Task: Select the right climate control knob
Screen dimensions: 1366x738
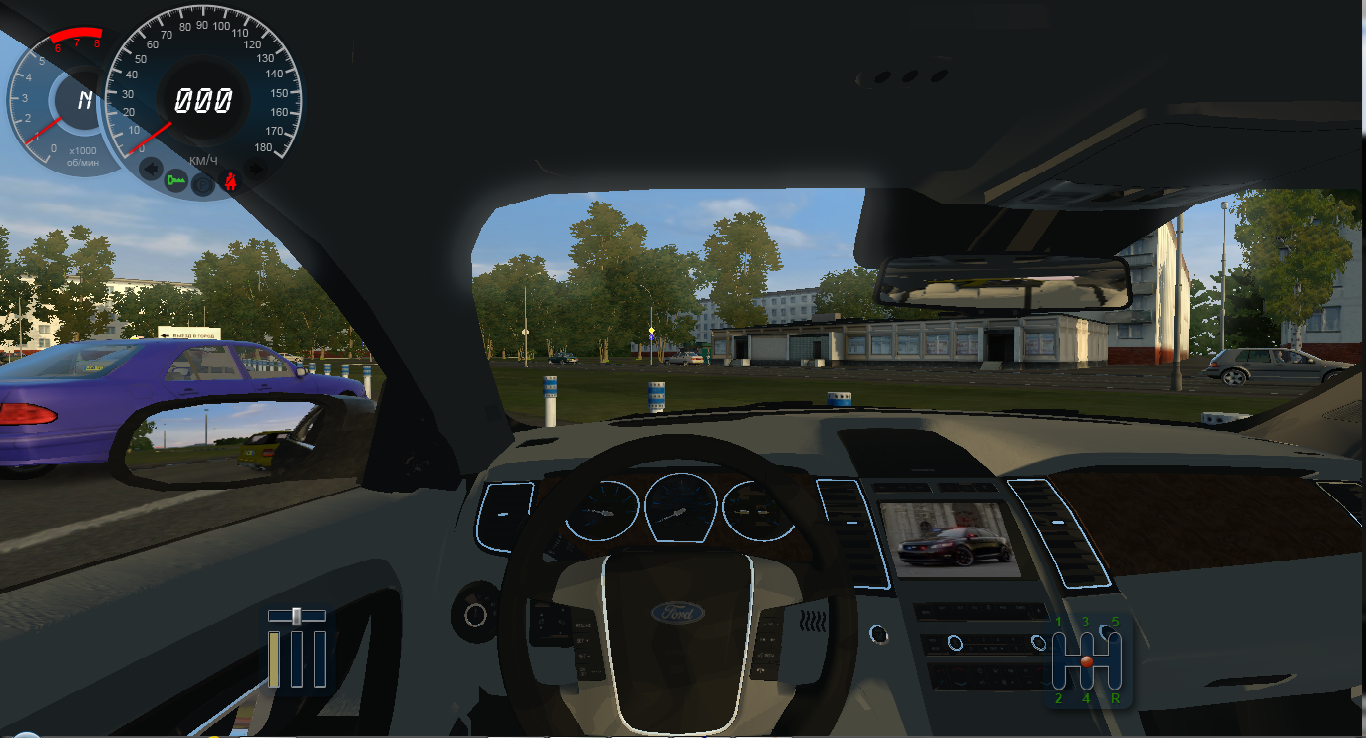Action: (x=1038, y=643)
